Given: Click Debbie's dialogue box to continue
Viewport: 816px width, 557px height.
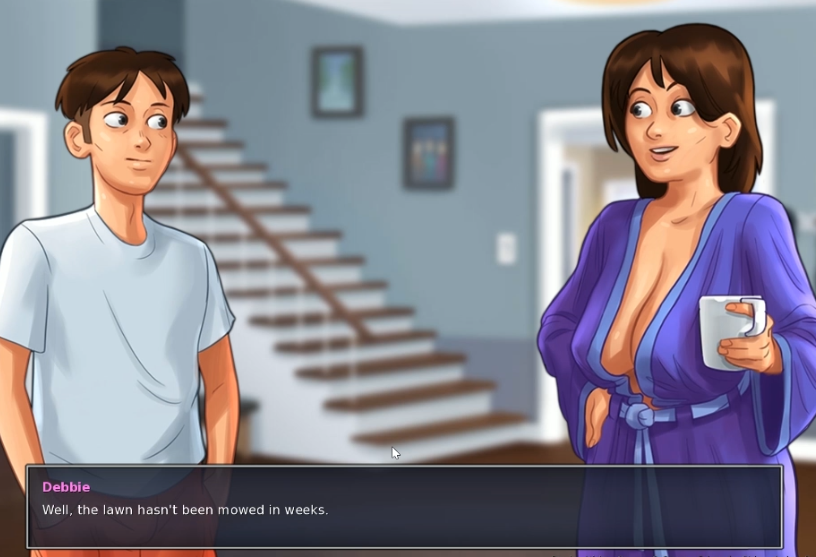Looking at the screenshot, I should click(x=404, y=506).
